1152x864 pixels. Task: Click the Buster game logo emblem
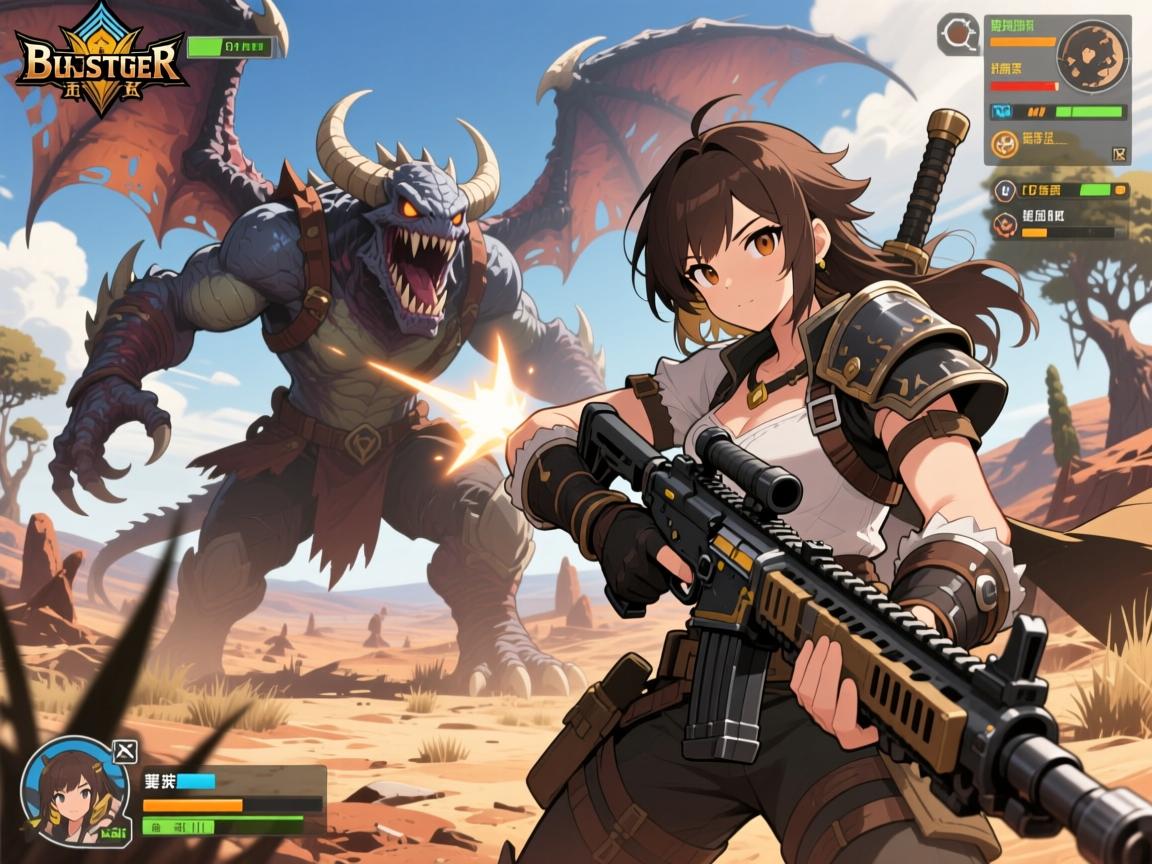98,58
